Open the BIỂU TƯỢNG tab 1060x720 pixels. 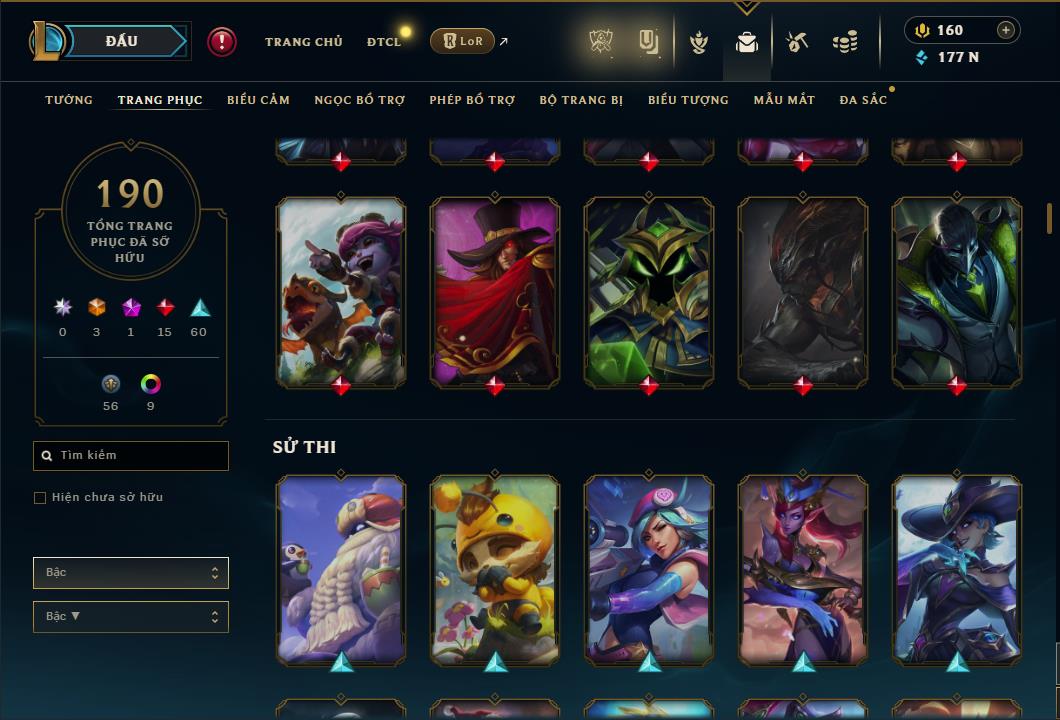click(688, 100)
